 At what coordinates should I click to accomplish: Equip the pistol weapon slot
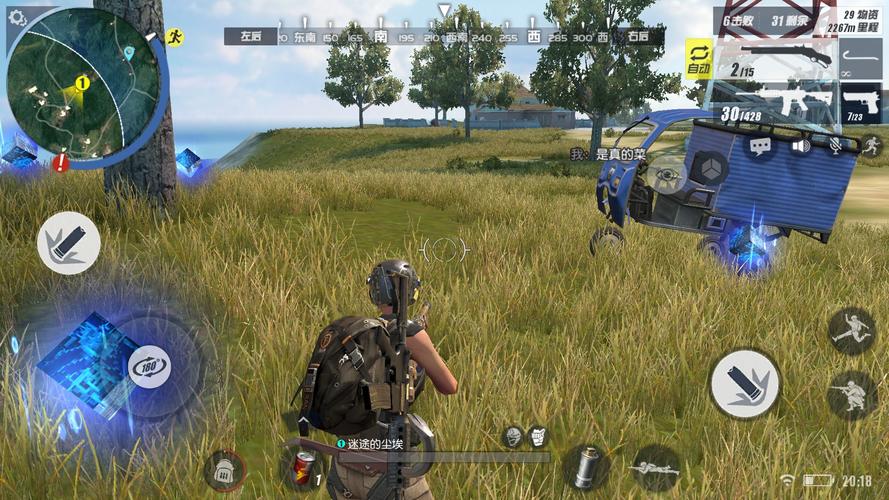point(861,103)
